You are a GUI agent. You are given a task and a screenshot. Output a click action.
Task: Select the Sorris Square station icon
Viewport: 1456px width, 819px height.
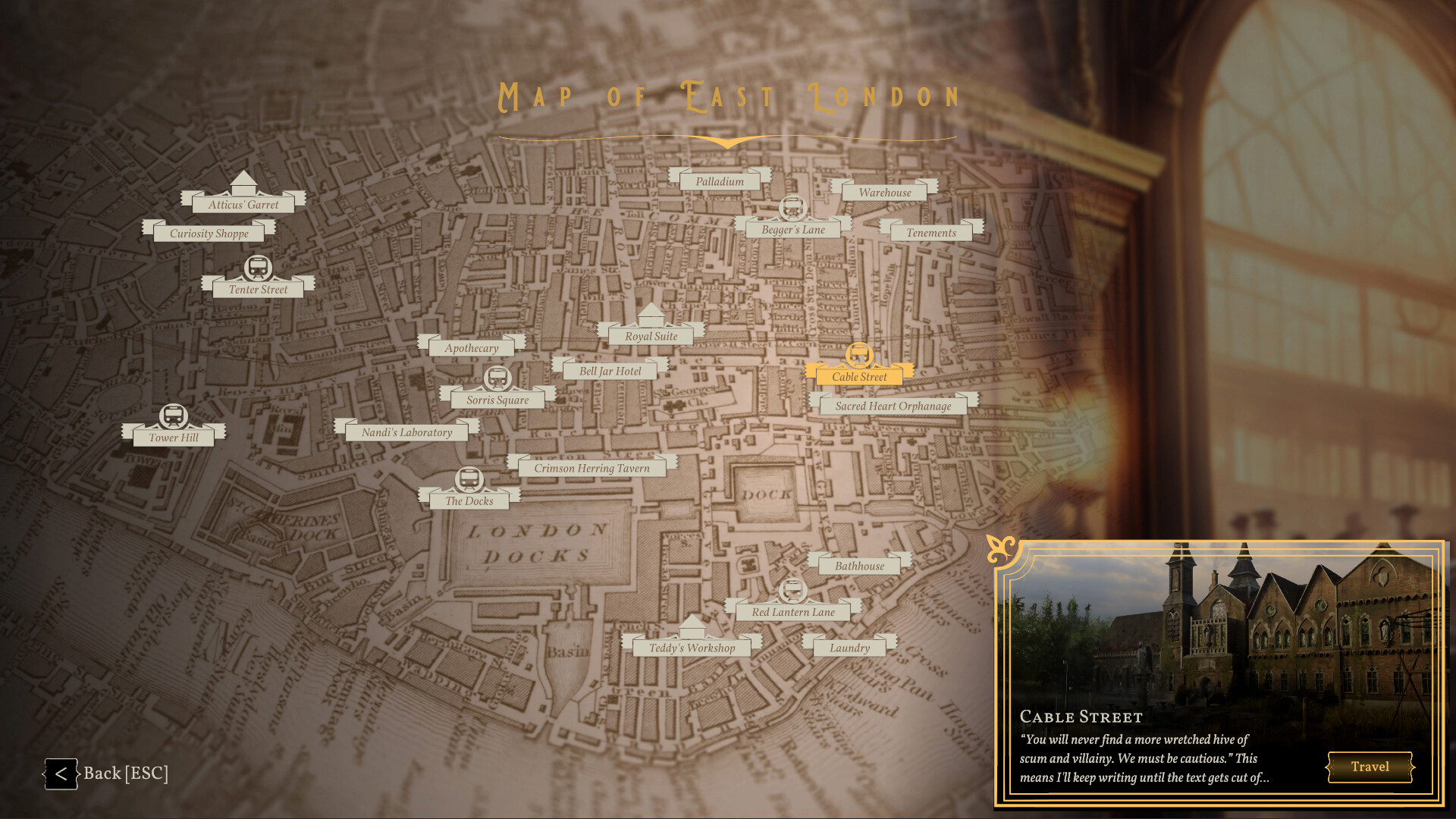[498, 376]
